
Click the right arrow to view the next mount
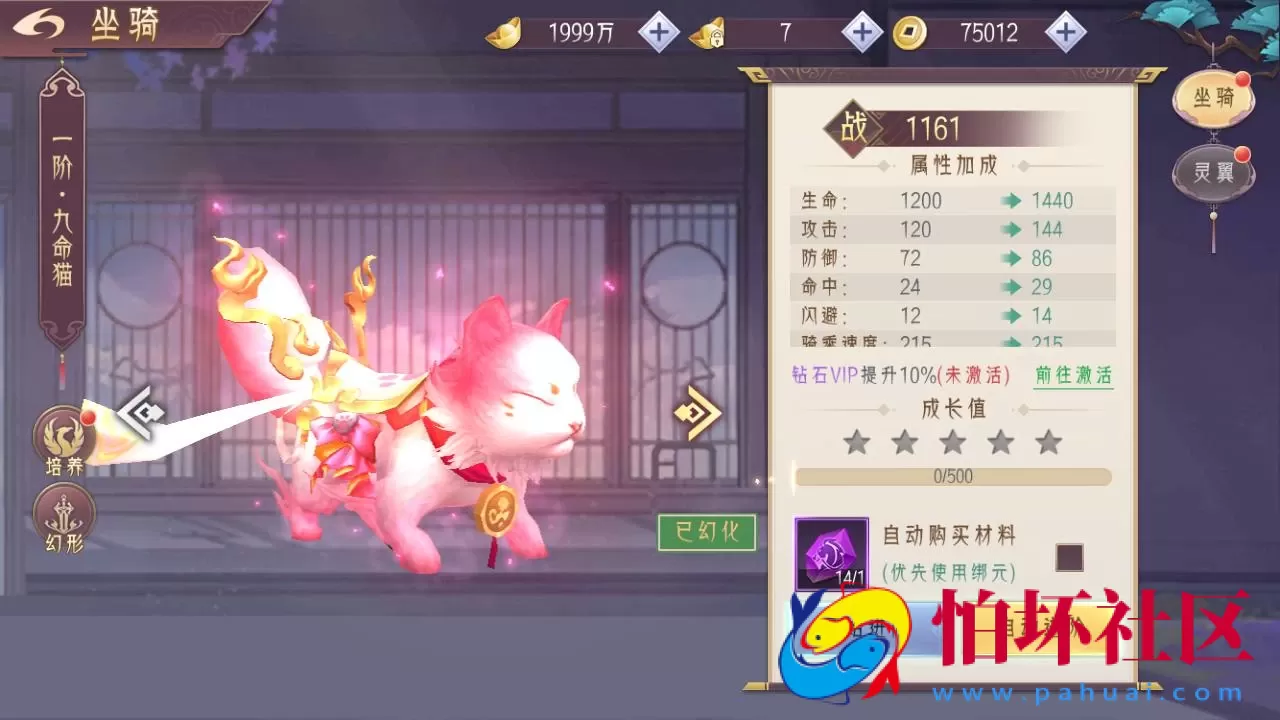click(696, 412)
